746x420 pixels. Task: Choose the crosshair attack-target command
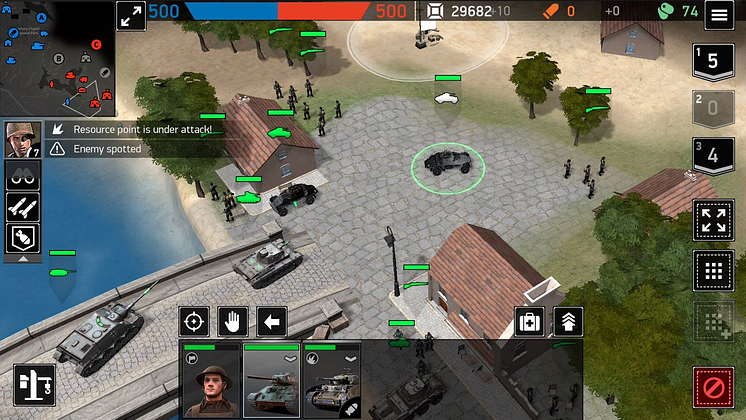click(195, 322)
